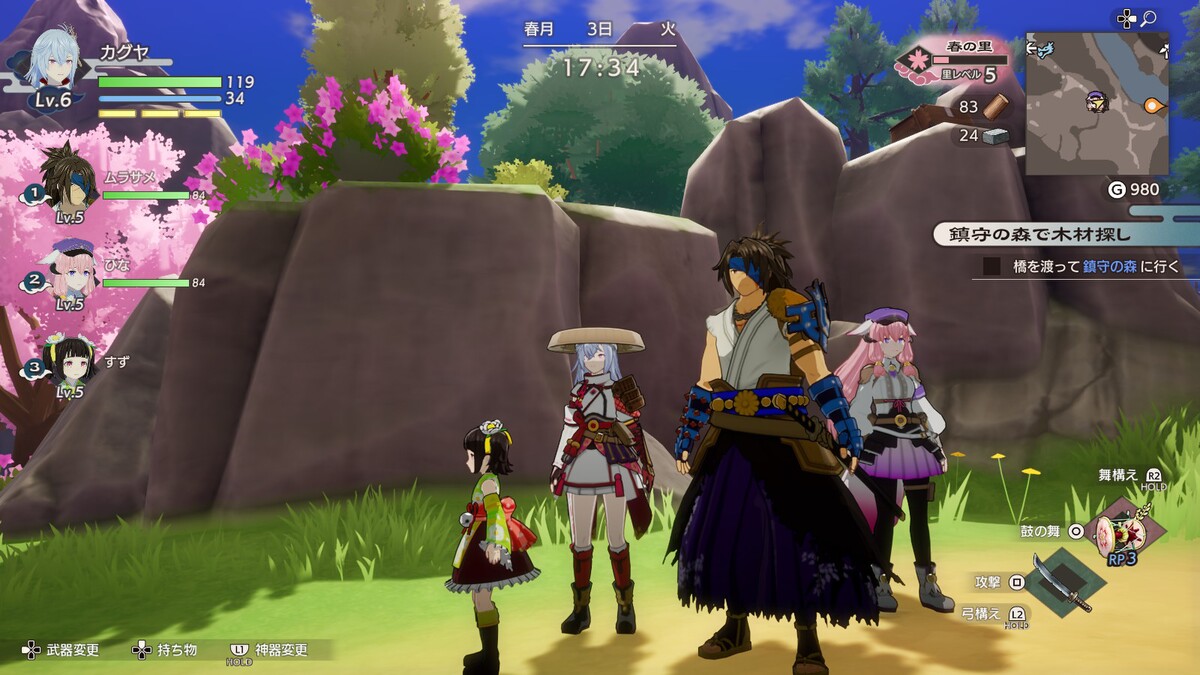Open the minimap
1200x675 pixels.
(x=1097, y=103)
